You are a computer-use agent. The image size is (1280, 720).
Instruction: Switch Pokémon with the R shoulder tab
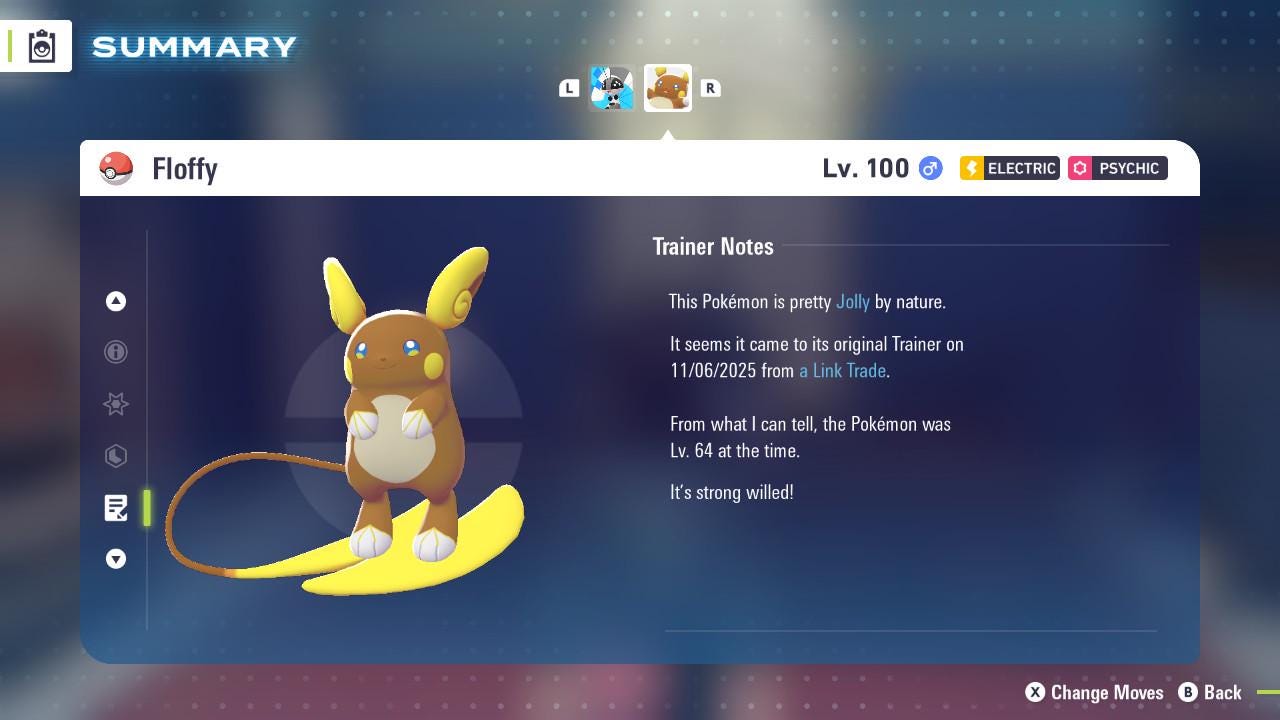coord(711,88)
